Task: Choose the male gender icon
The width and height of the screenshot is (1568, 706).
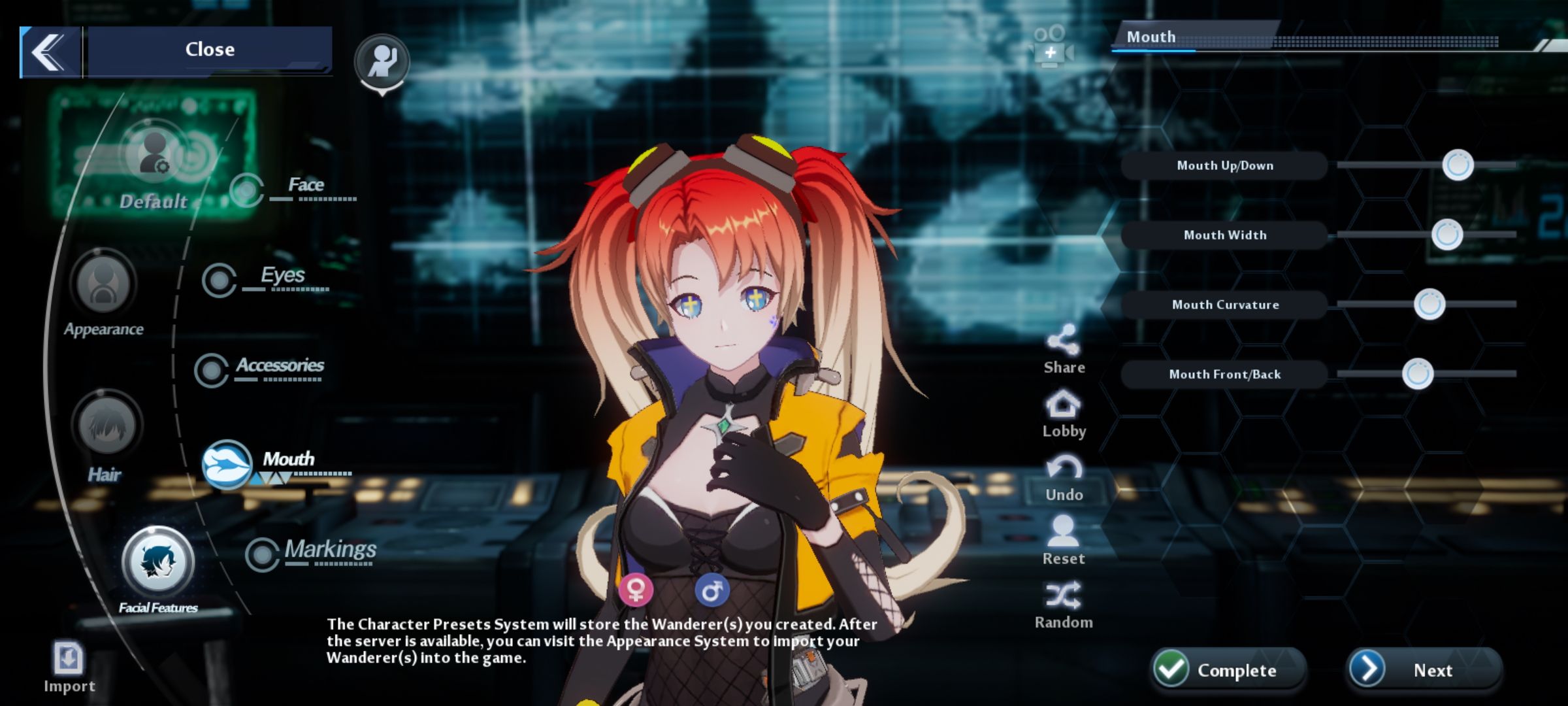Action: tap(711, 590)
